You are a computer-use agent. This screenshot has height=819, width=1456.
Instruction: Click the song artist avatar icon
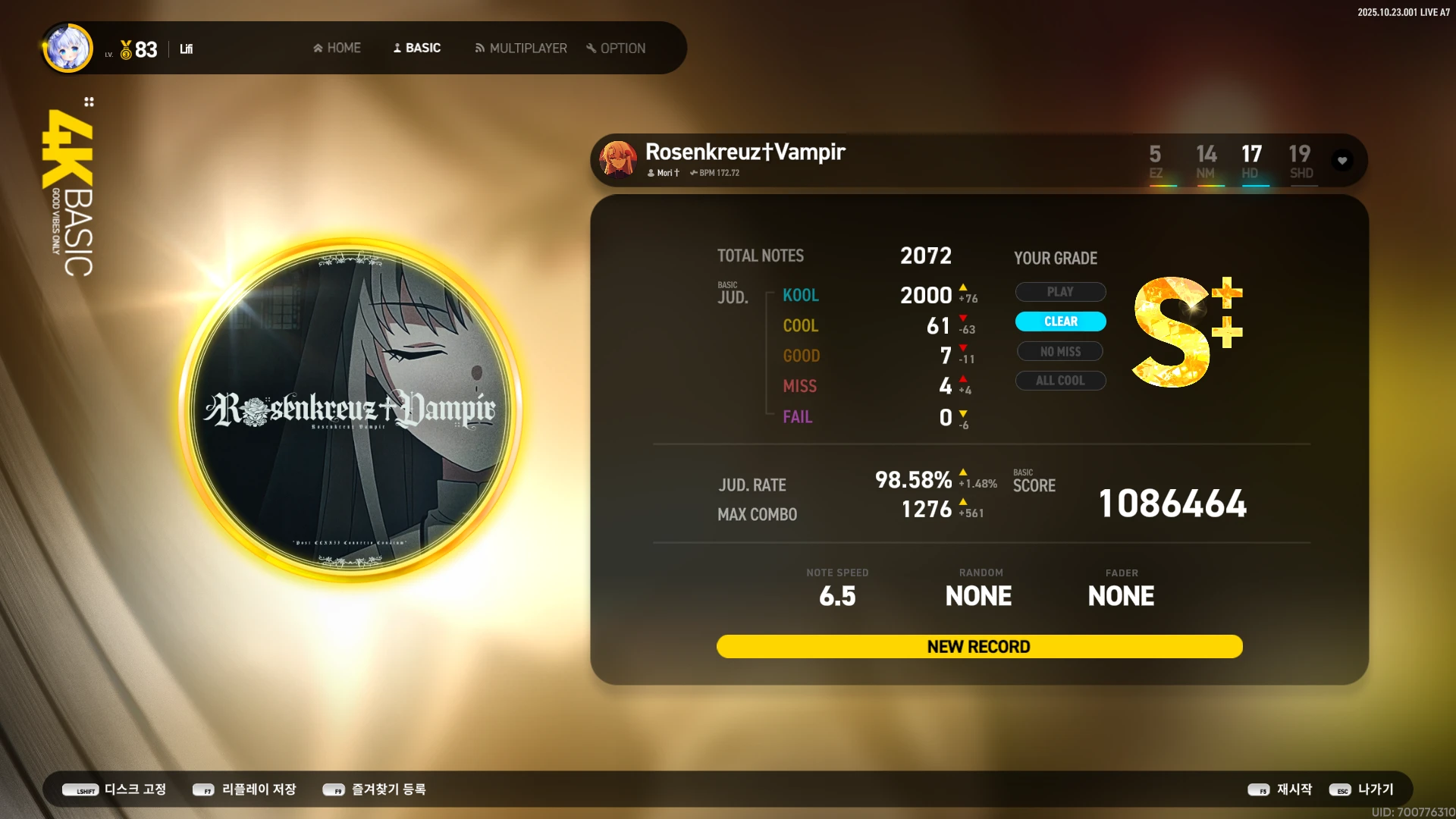pyautogui.click(x=618, y=159)
